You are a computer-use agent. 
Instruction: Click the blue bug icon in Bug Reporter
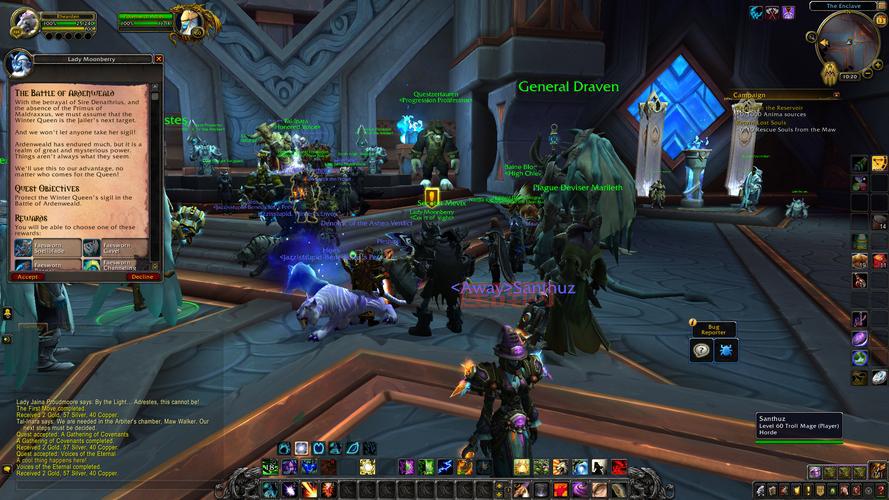pyautogui.click(x=725, y=349)
